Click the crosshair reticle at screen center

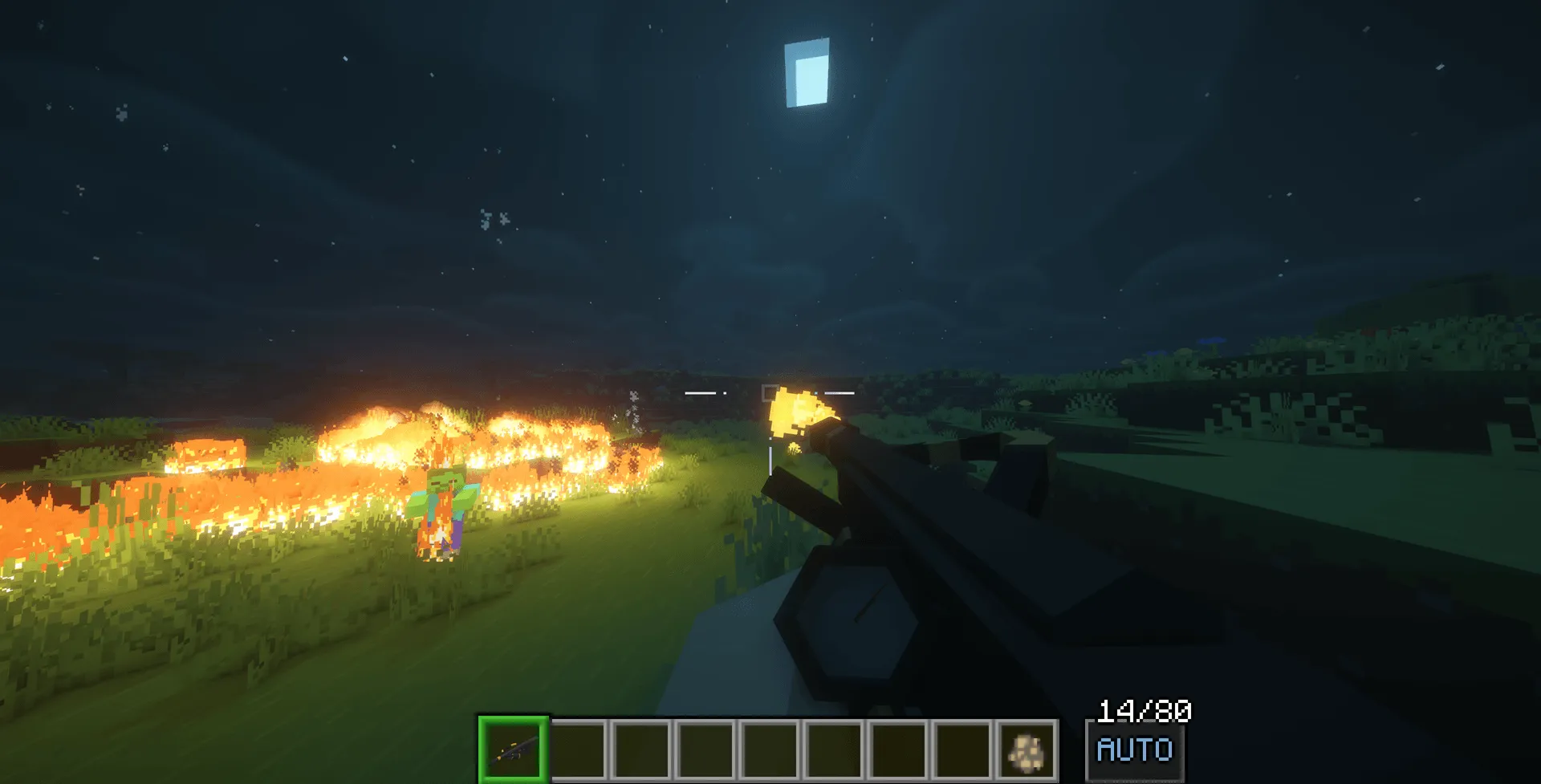tap(770, 392)
